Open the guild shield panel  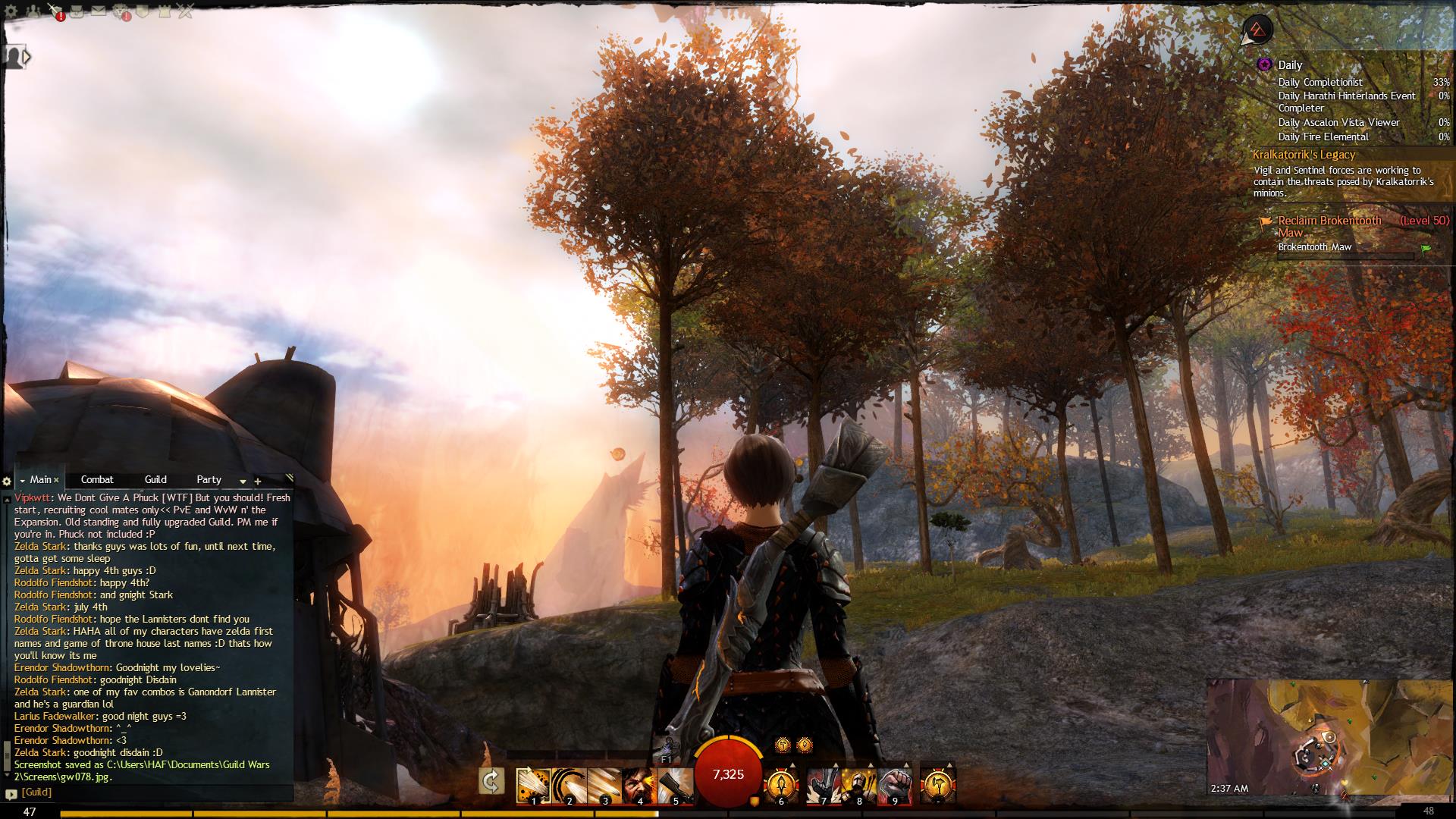143,11
